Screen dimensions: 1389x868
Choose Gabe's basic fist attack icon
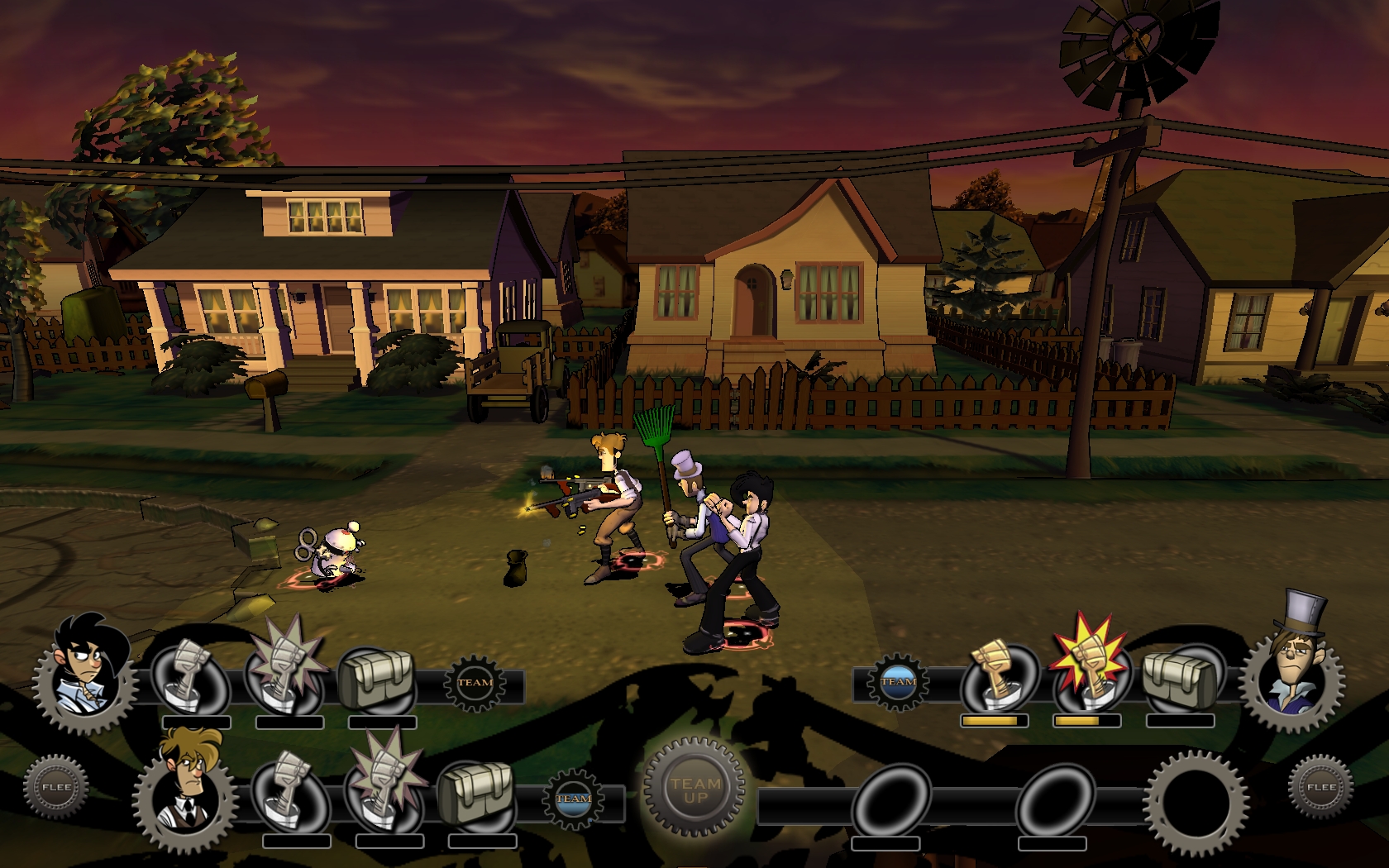[190, 676]
